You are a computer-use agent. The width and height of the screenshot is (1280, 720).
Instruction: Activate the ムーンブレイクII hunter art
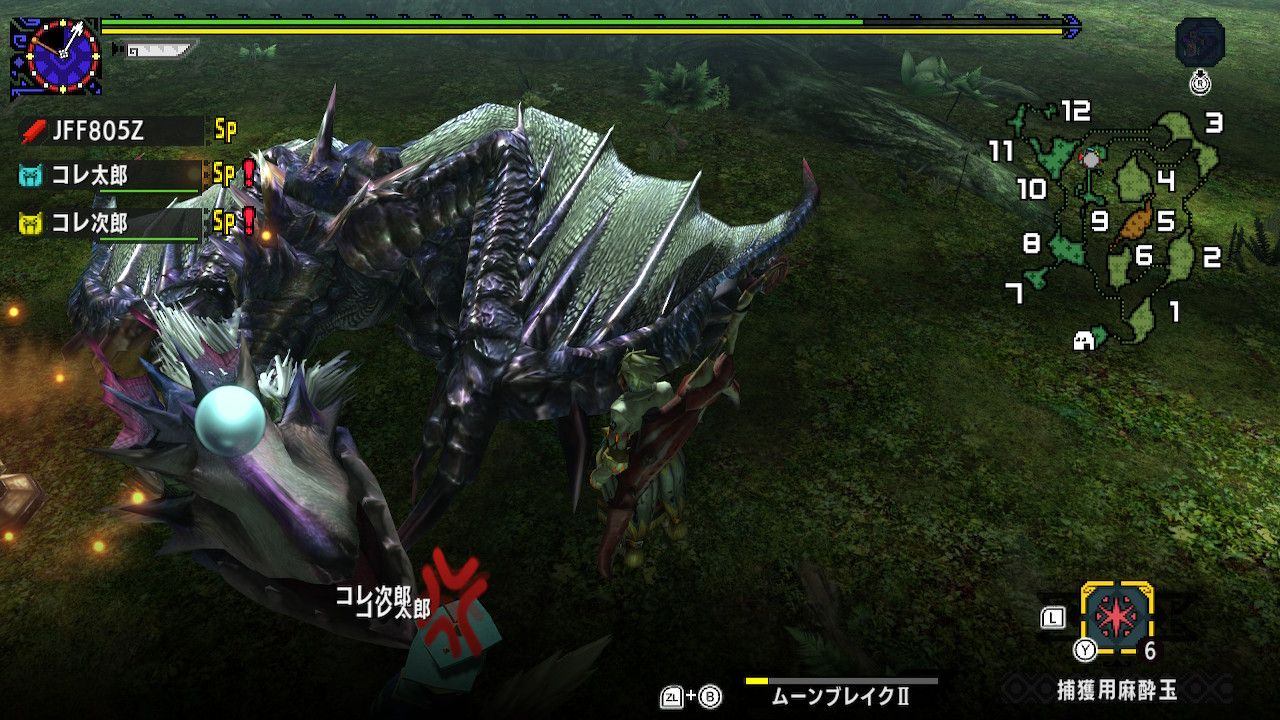[x=840, y=691]
